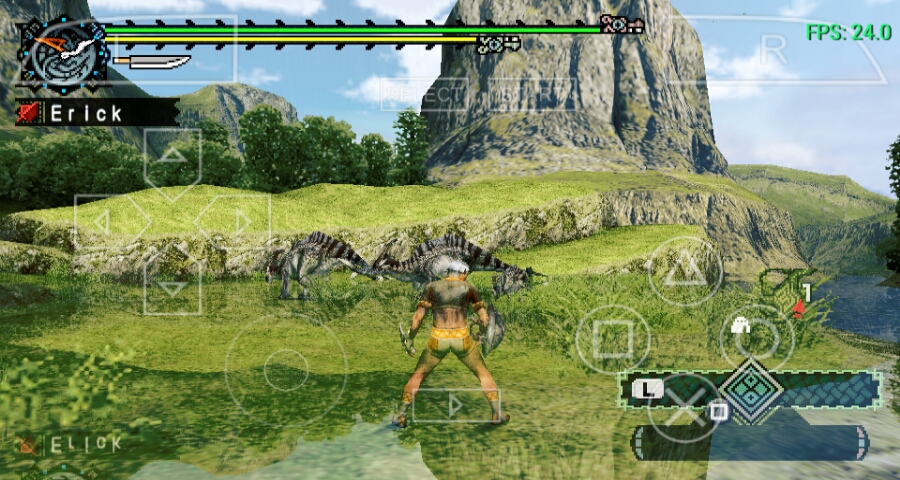Tap the triangle touch button
Screen dimensions: 900x480
coord(685,268)
